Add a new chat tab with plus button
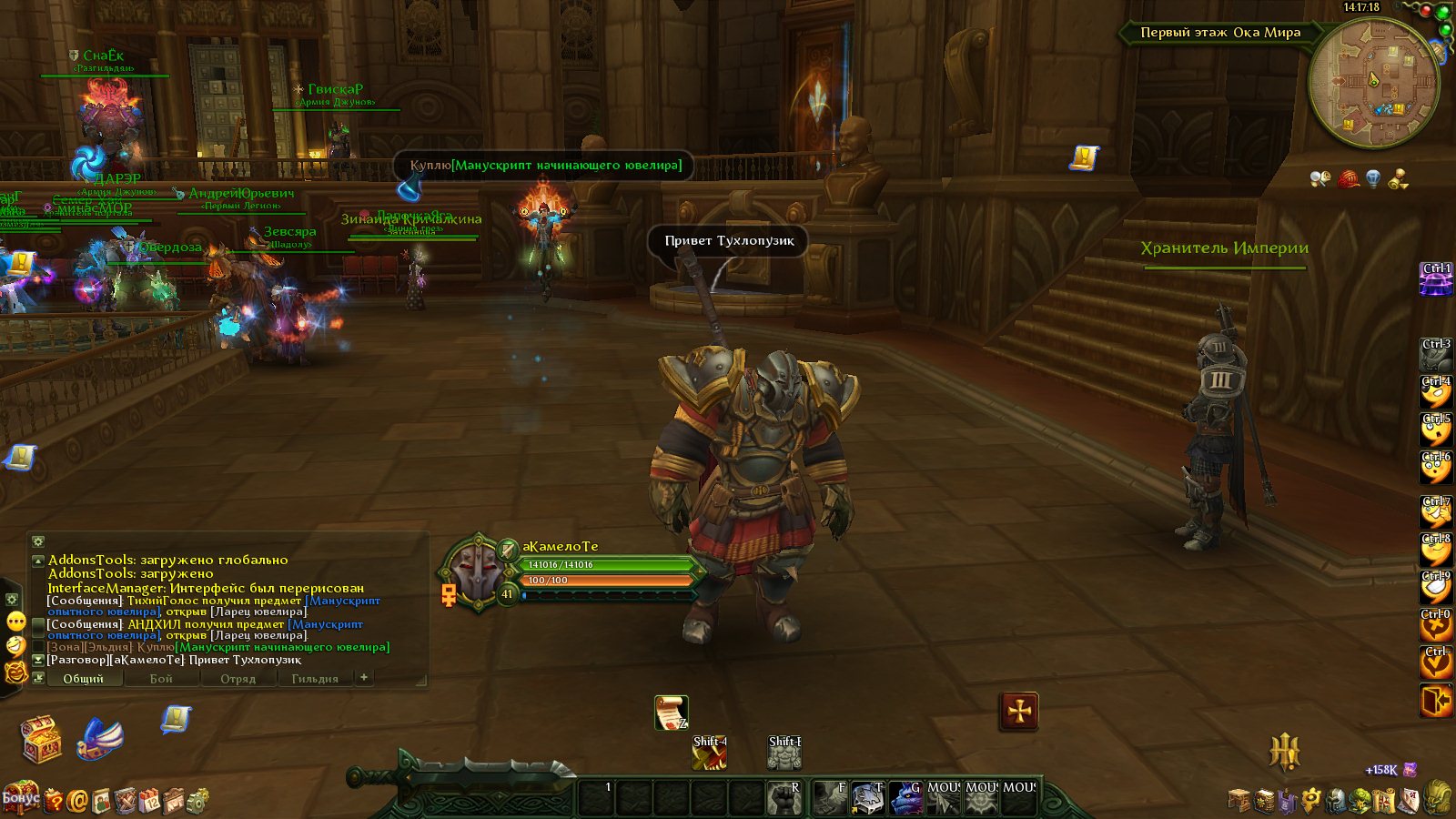The height and width of the screenshot is (819, 1456). coord(364,677)
